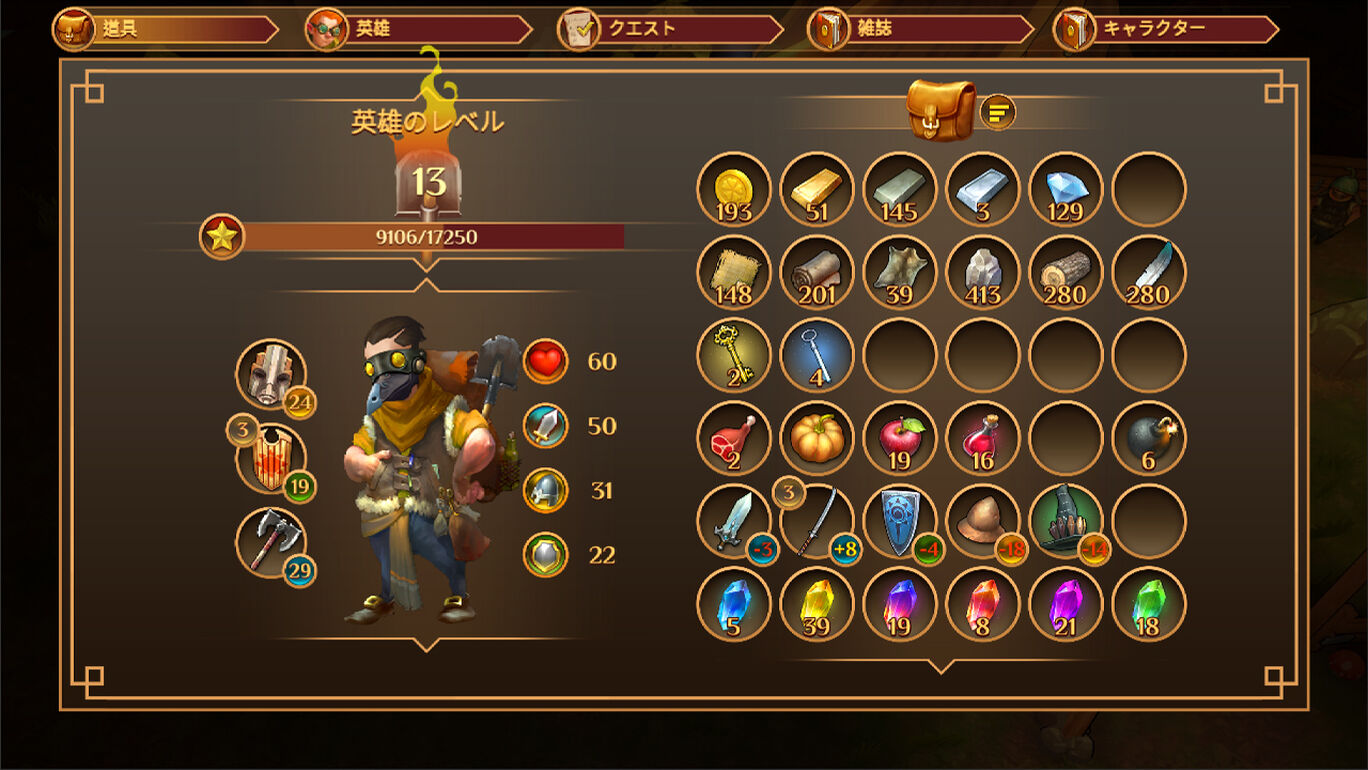Select the brown hat item
Viewport: 1368px width, 770px height.
pos(983,521)
